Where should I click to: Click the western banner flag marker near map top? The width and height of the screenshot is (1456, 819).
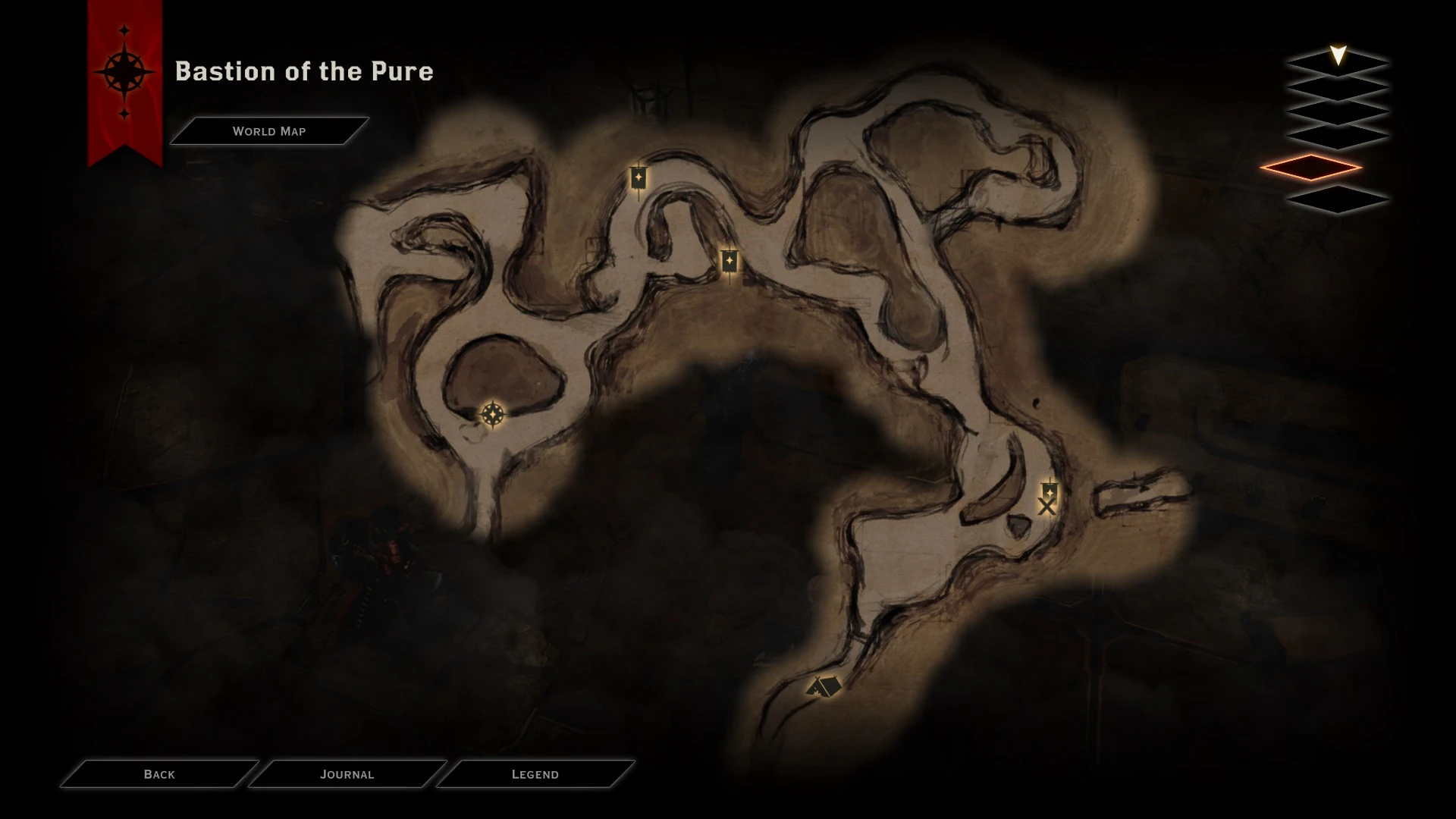coord(638,176)
